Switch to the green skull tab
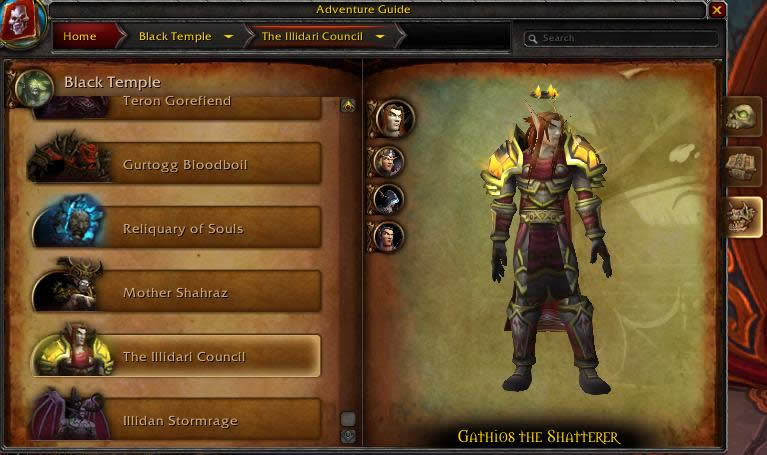 pos(743,117)
